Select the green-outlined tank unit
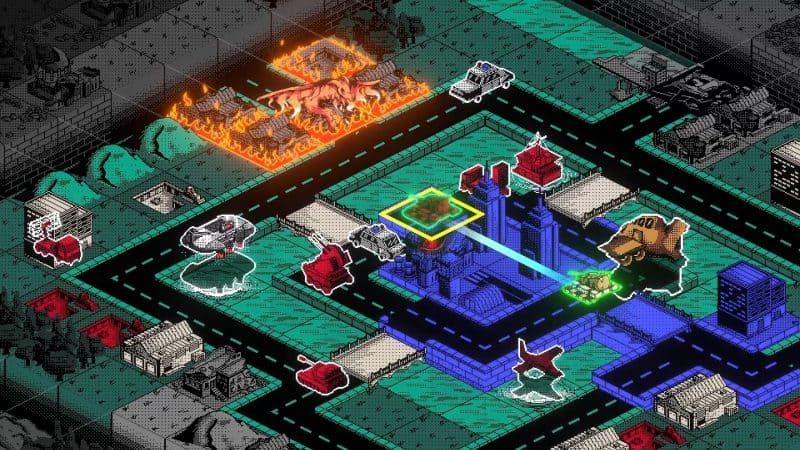The height and width of the screenshot is (450, 800). 588,284
